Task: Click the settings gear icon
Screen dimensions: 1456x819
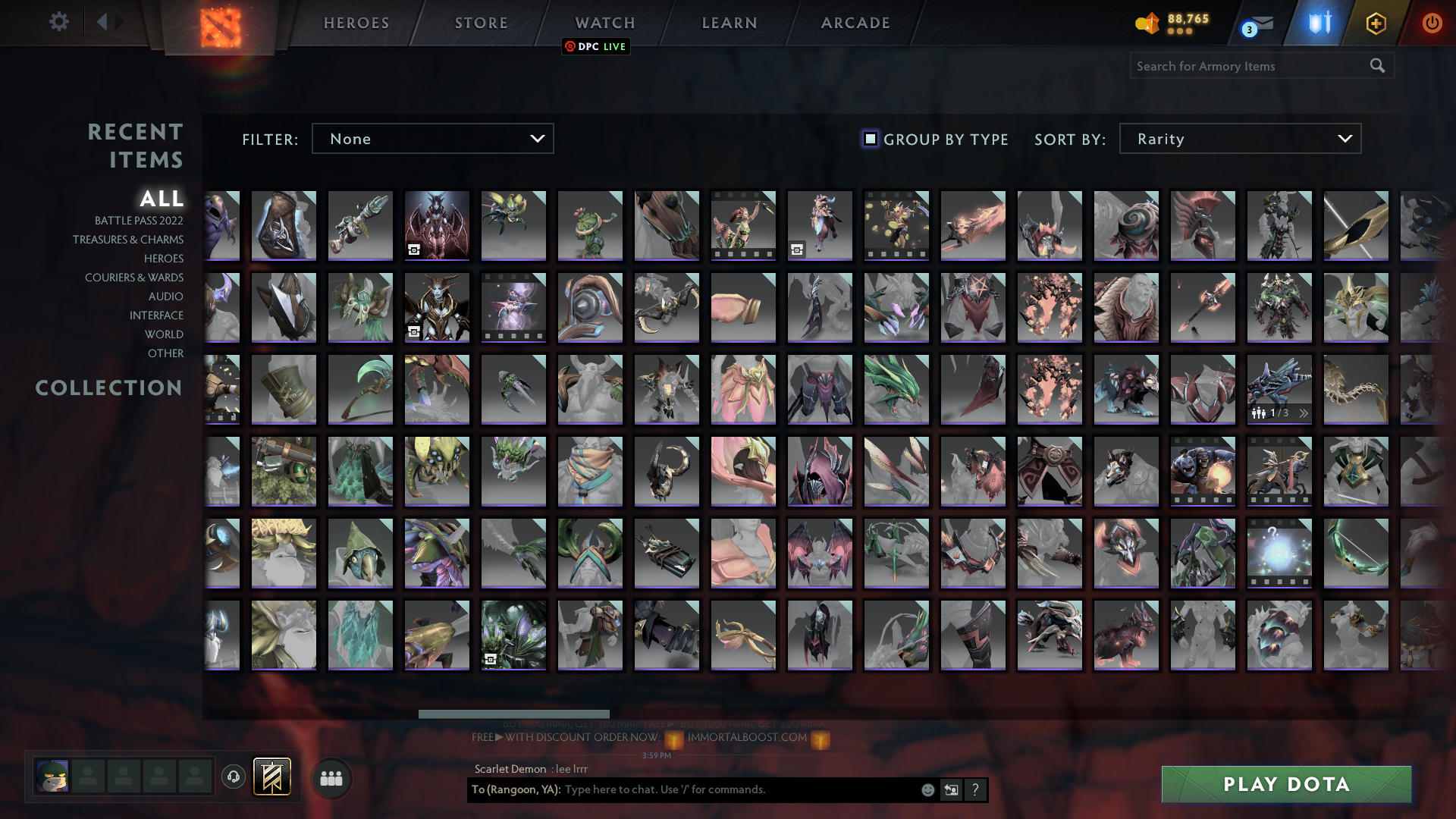Action: tap(59, 22)
